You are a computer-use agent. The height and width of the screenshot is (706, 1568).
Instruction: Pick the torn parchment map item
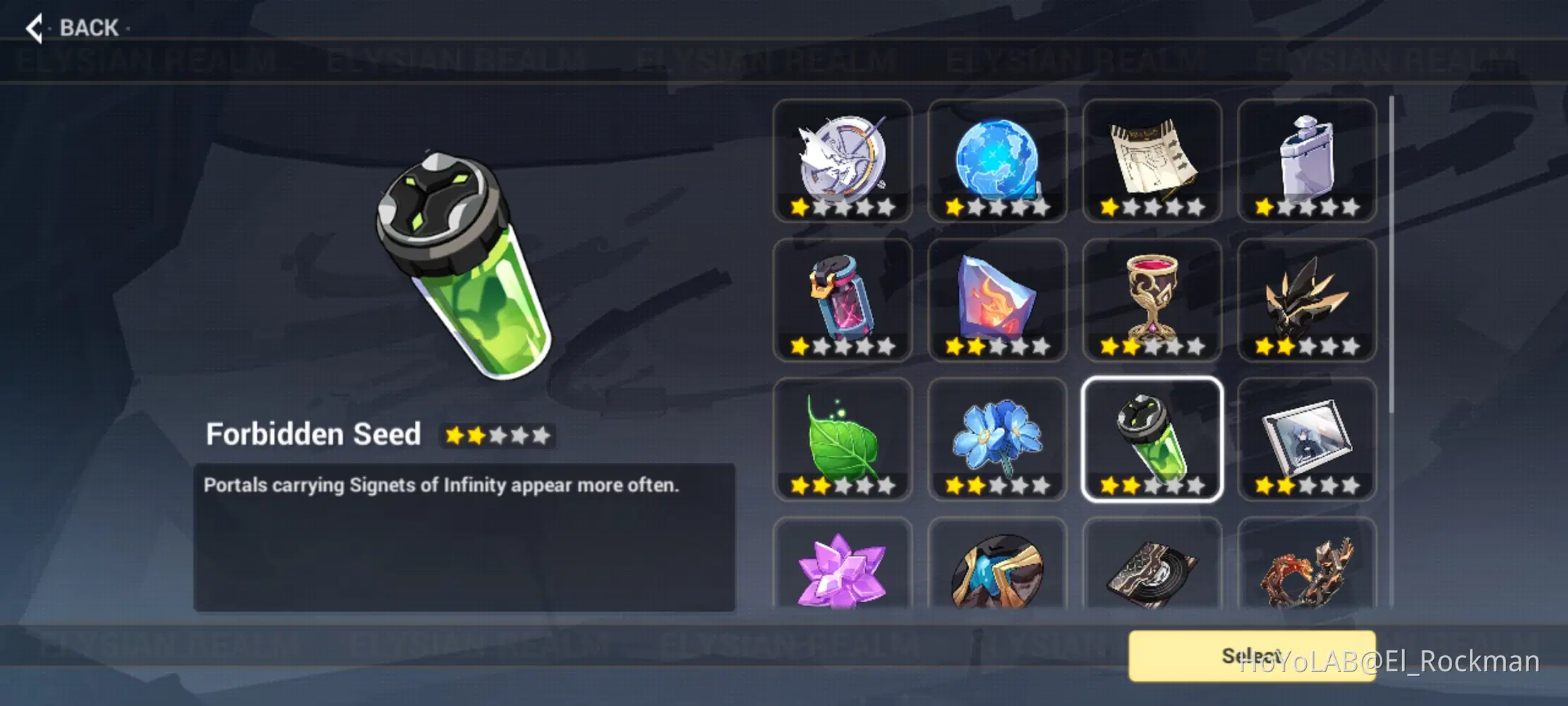[x=1152, y=161]
